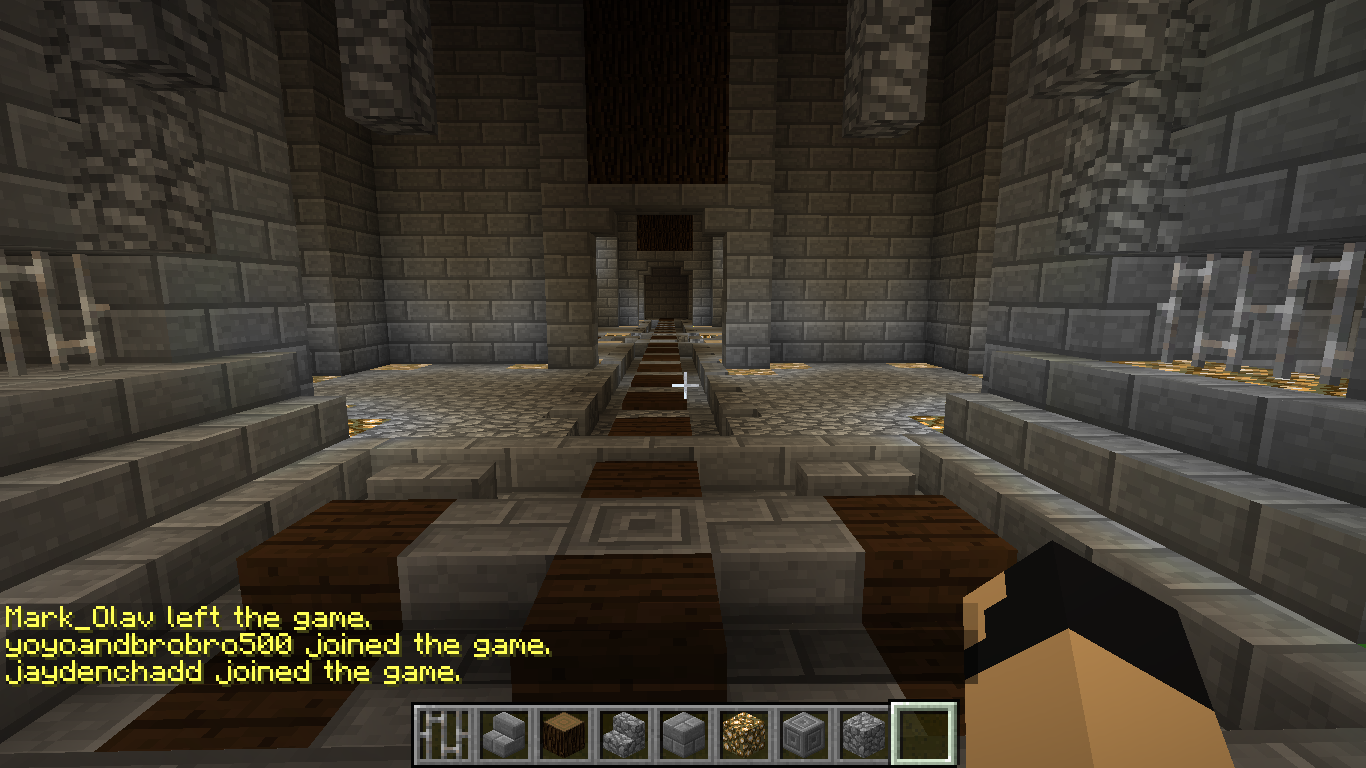The image size is (1366, 768).
Task: Choose the glowstone block slot
Action: (x=742, y=736)
